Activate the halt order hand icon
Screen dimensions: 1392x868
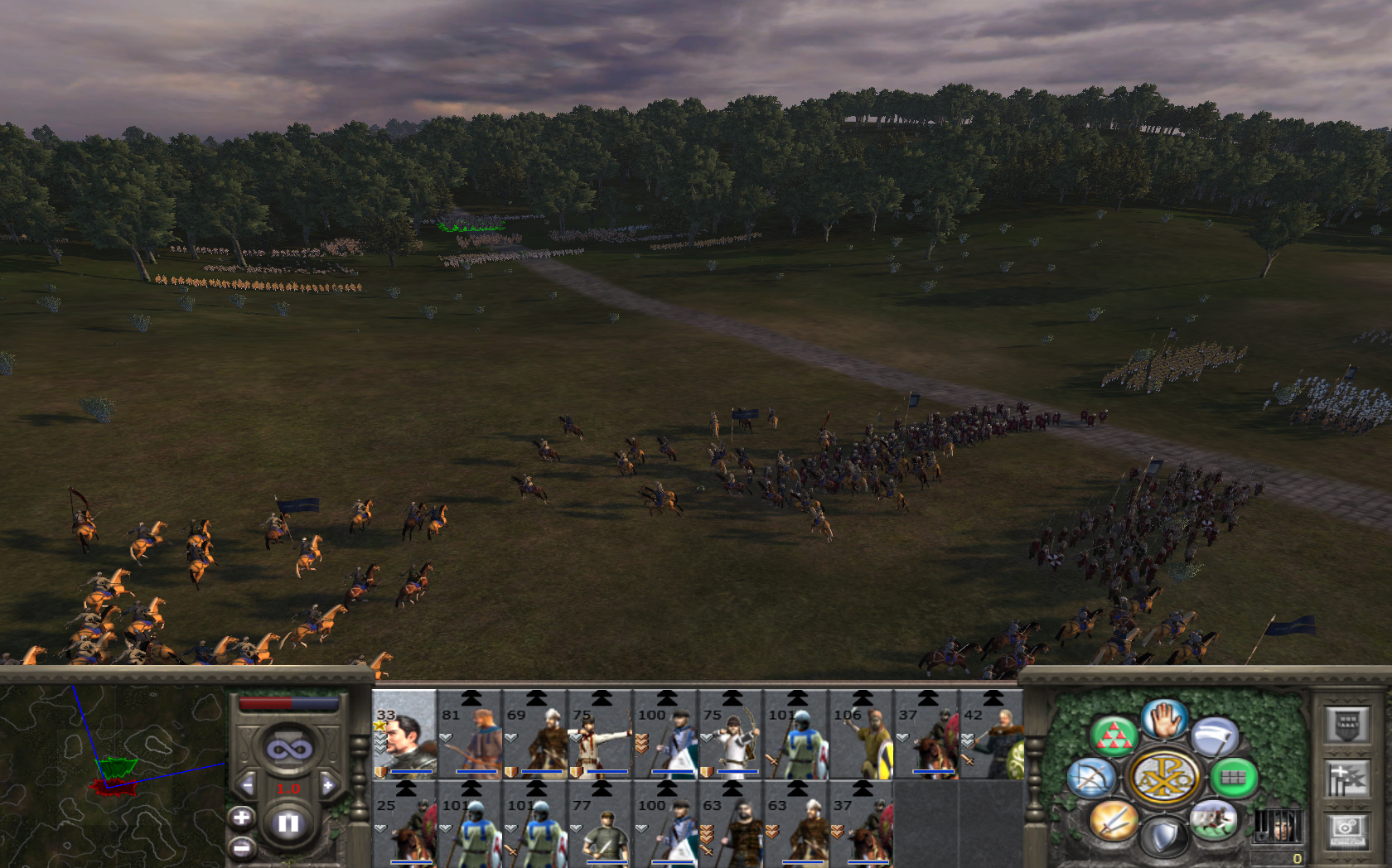click(x=1163, y=718)
